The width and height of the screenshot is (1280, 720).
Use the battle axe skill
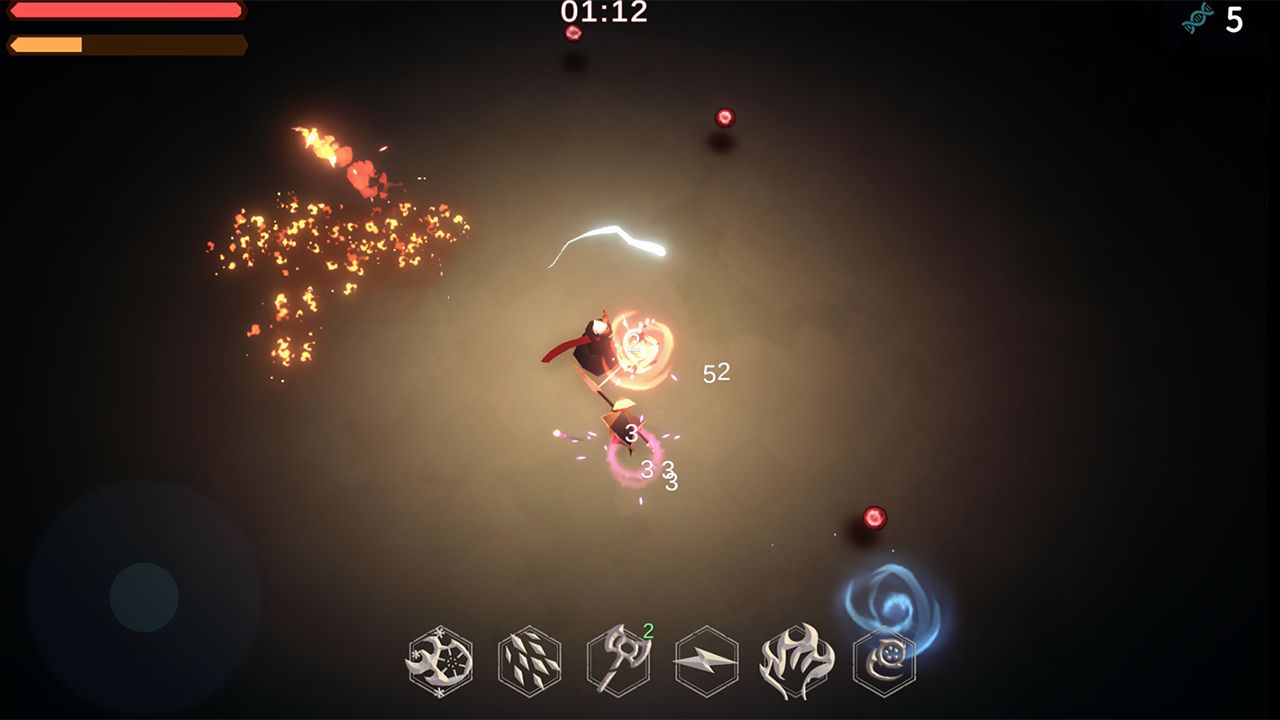pos(618,661)
